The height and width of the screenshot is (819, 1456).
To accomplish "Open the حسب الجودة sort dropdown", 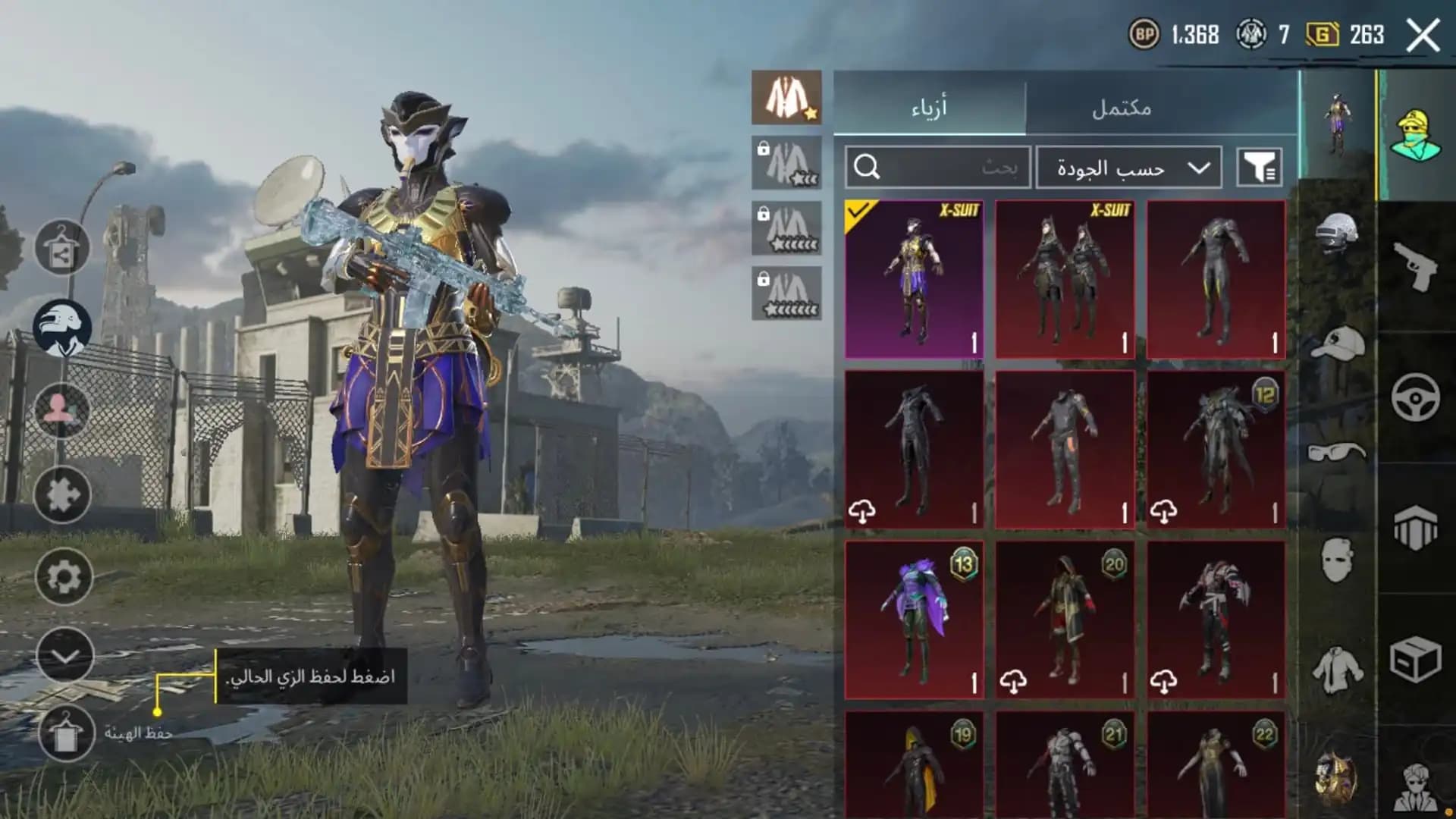I will tap(1130, 167).
